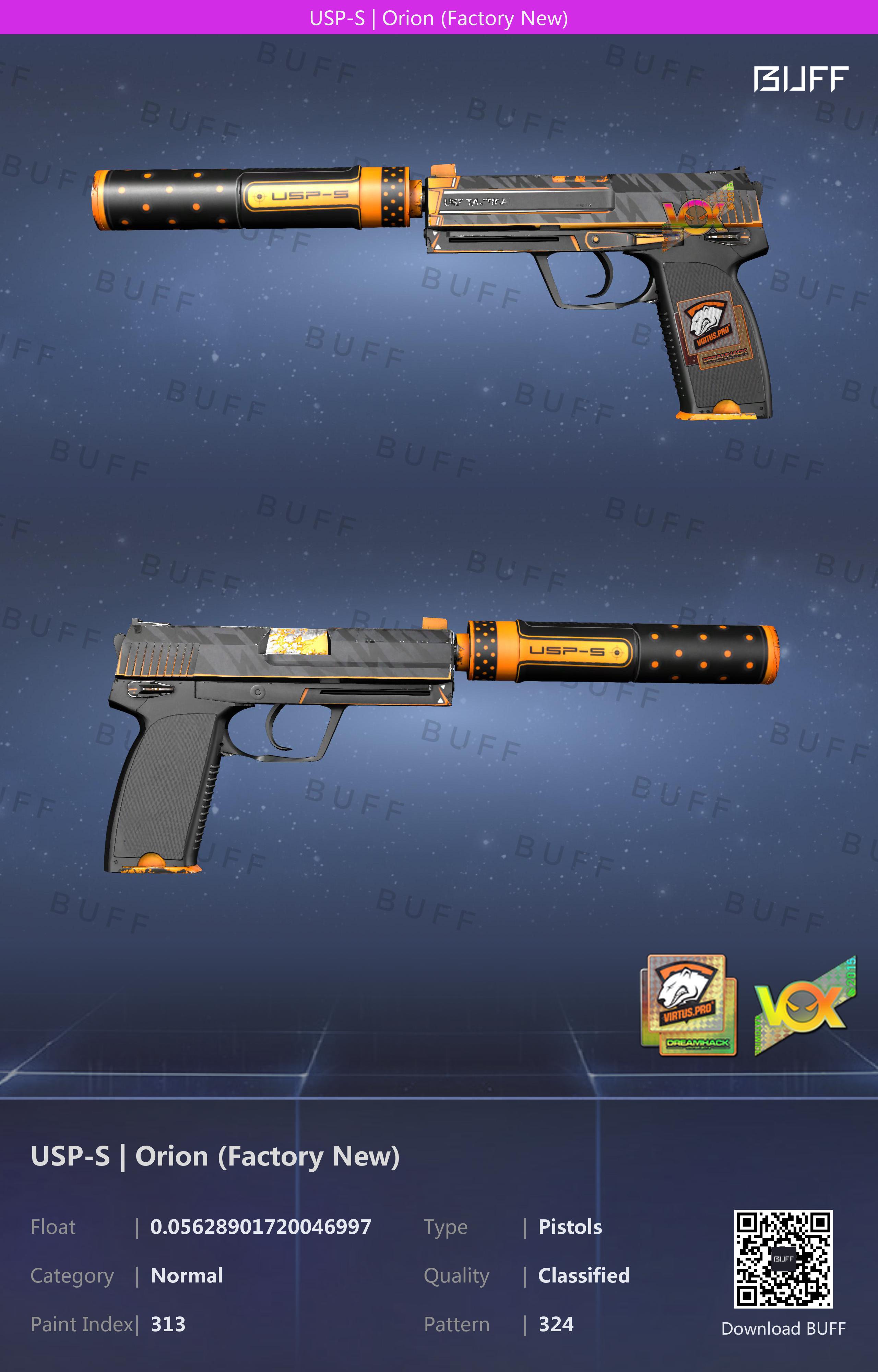
Task: Click the BUFF logo
Action: 800,79
